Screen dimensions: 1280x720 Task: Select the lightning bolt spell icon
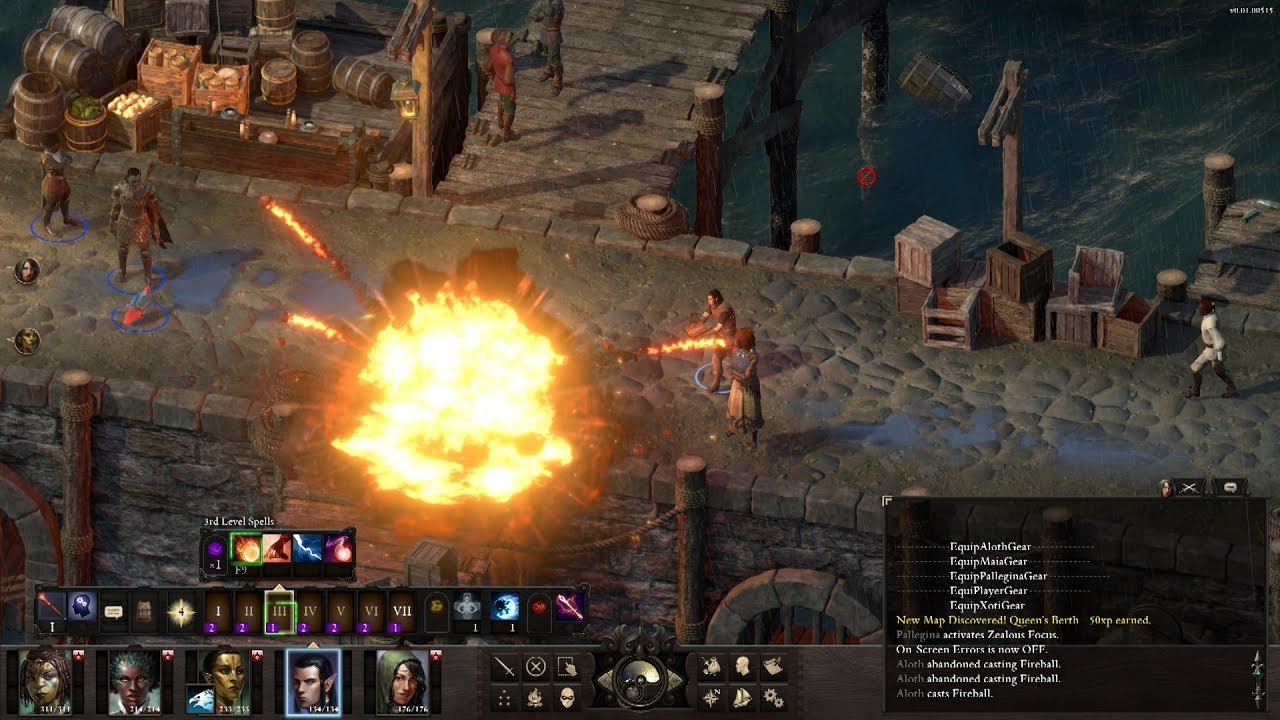[307, 549]
